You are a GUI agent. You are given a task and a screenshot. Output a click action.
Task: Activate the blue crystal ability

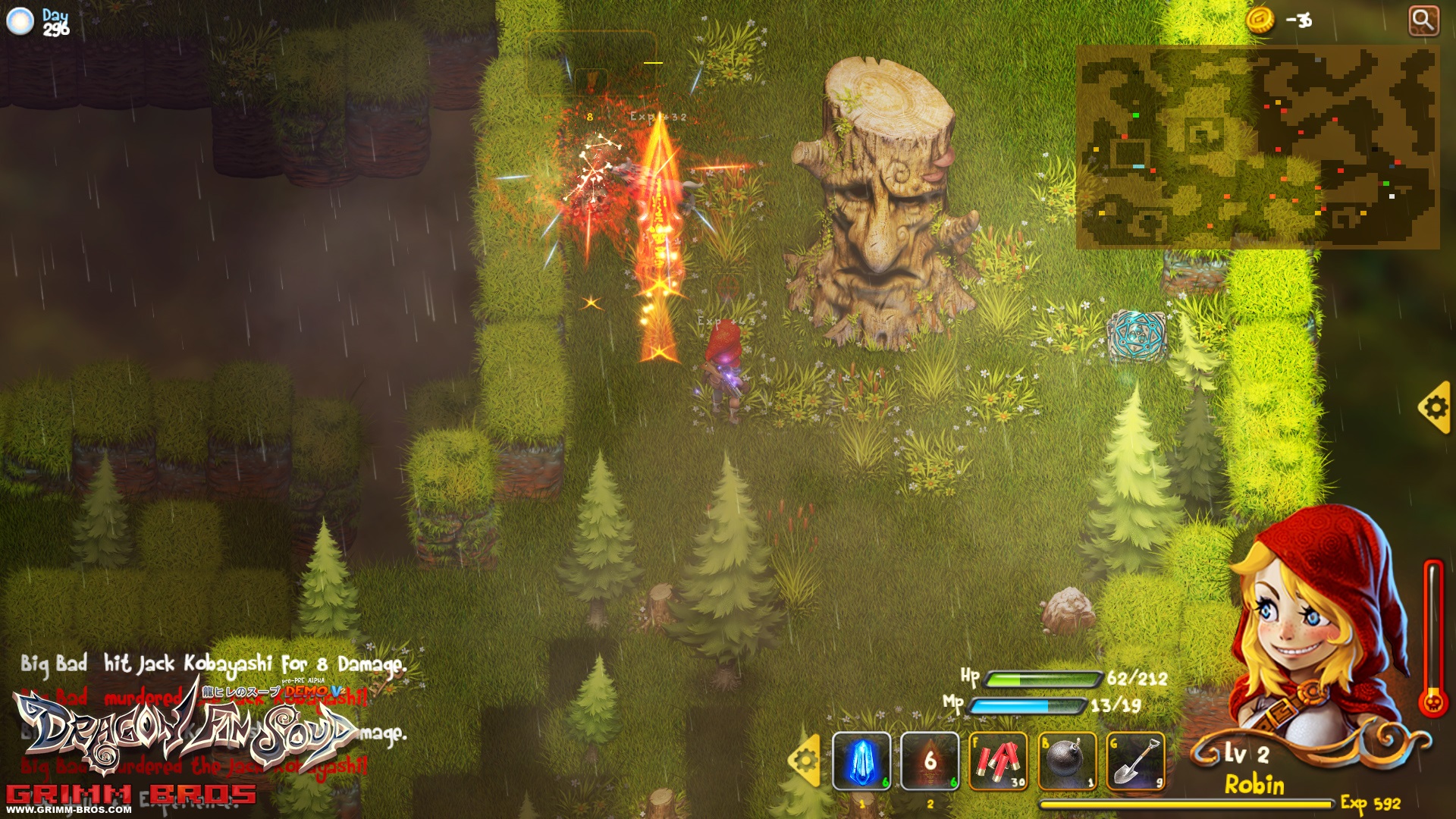tap(861, 761)
